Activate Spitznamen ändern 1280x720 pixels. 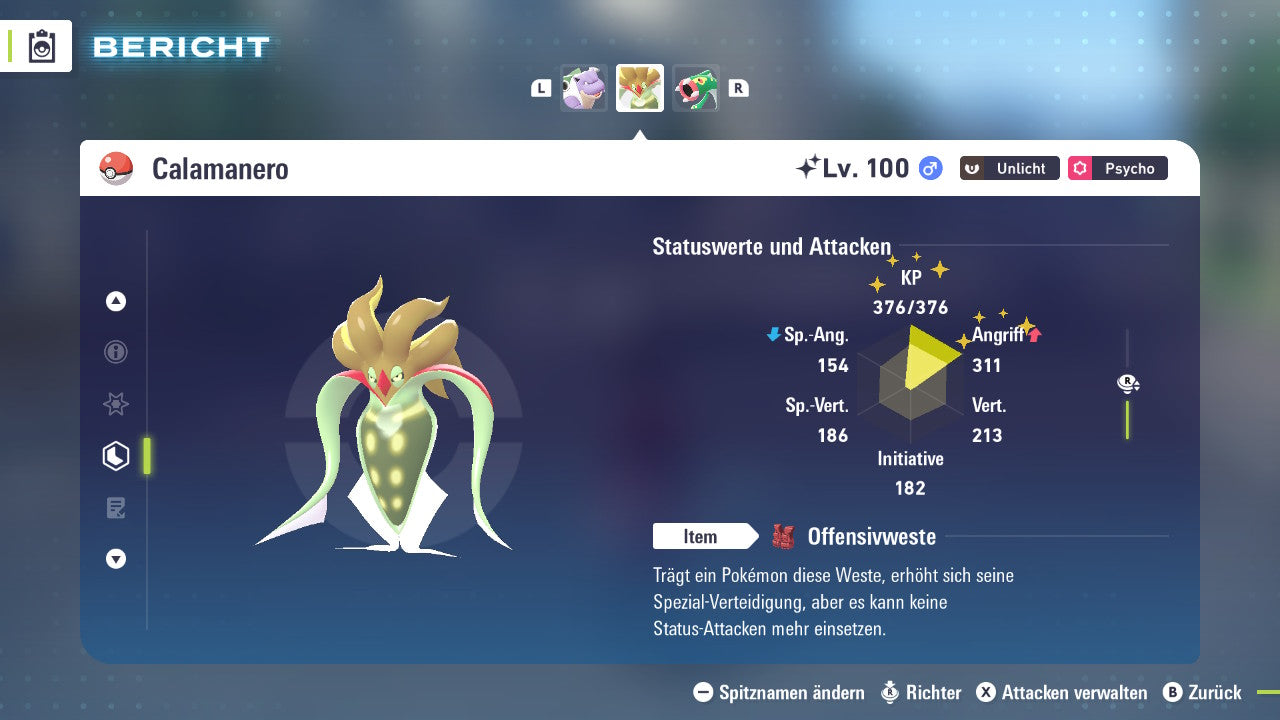[778, 692]
